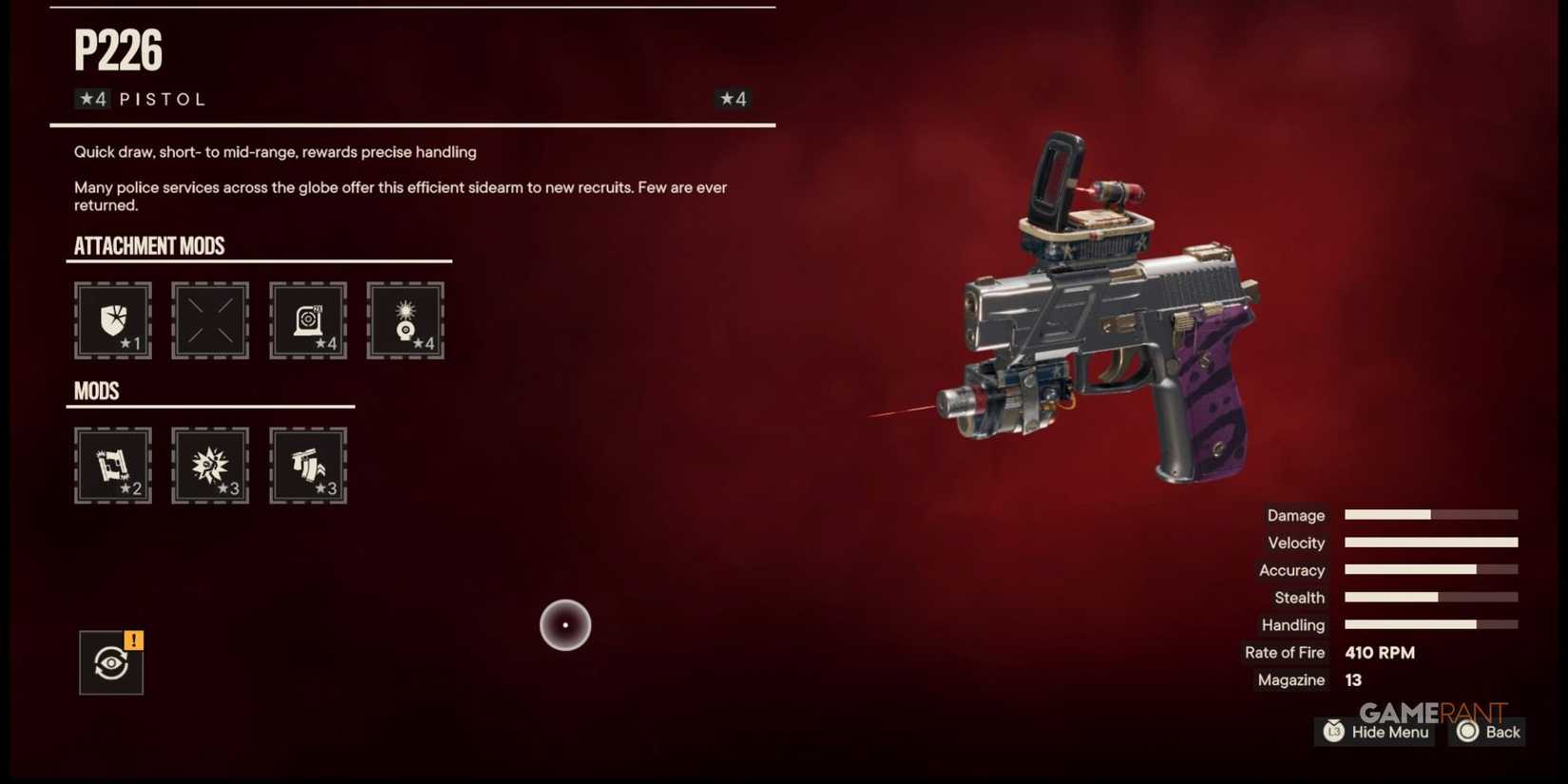Toggle the weapon appearance preview eye icon
Screen dimensions: 1568x784
pyautogui.click(x=110, y=662)
